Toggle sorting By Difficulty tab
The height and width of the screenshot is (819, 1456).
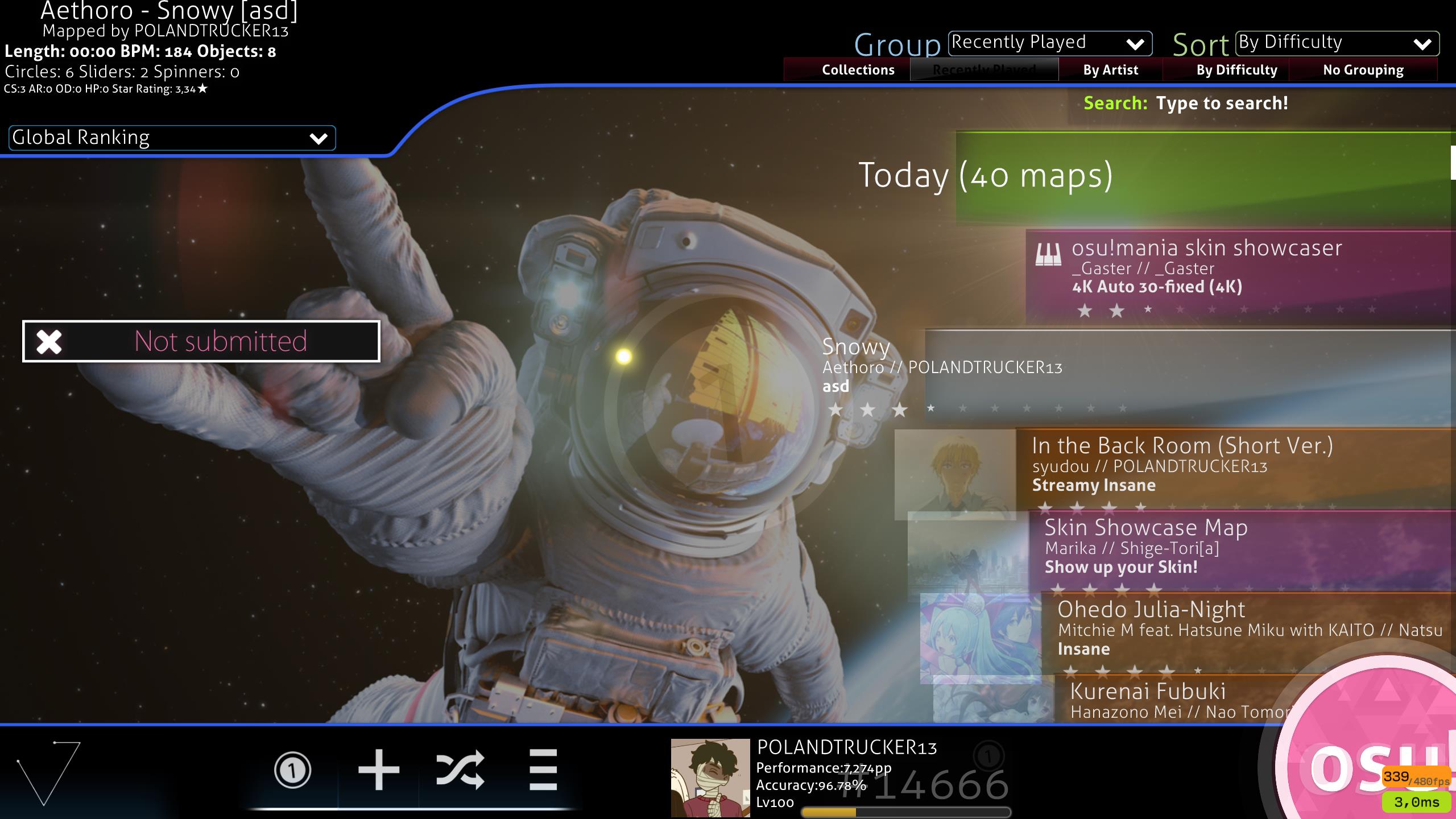[1236, 69]
